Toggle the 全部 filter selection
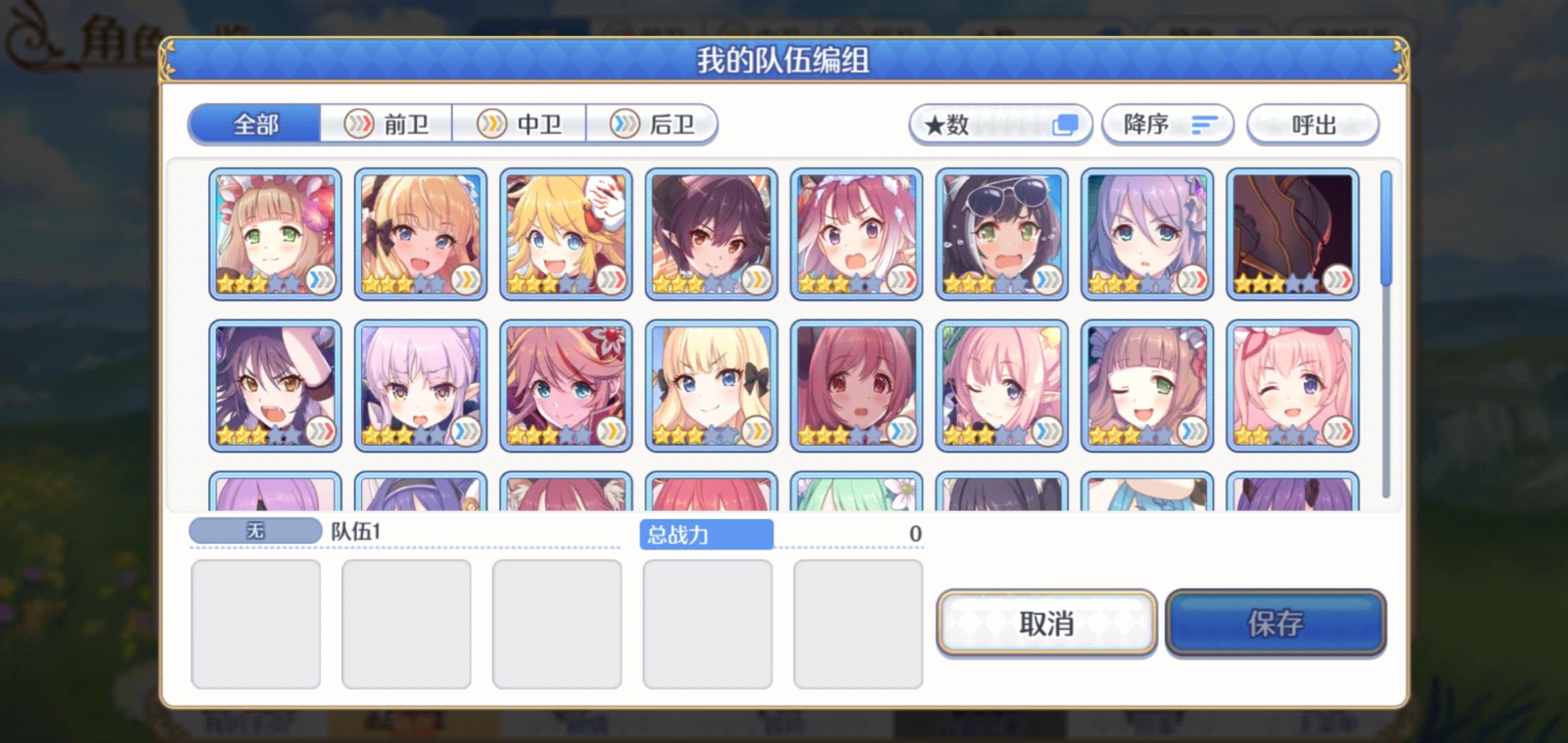Image resolution: width=1568 pixels, height=743 pixels. coord(256,124)
